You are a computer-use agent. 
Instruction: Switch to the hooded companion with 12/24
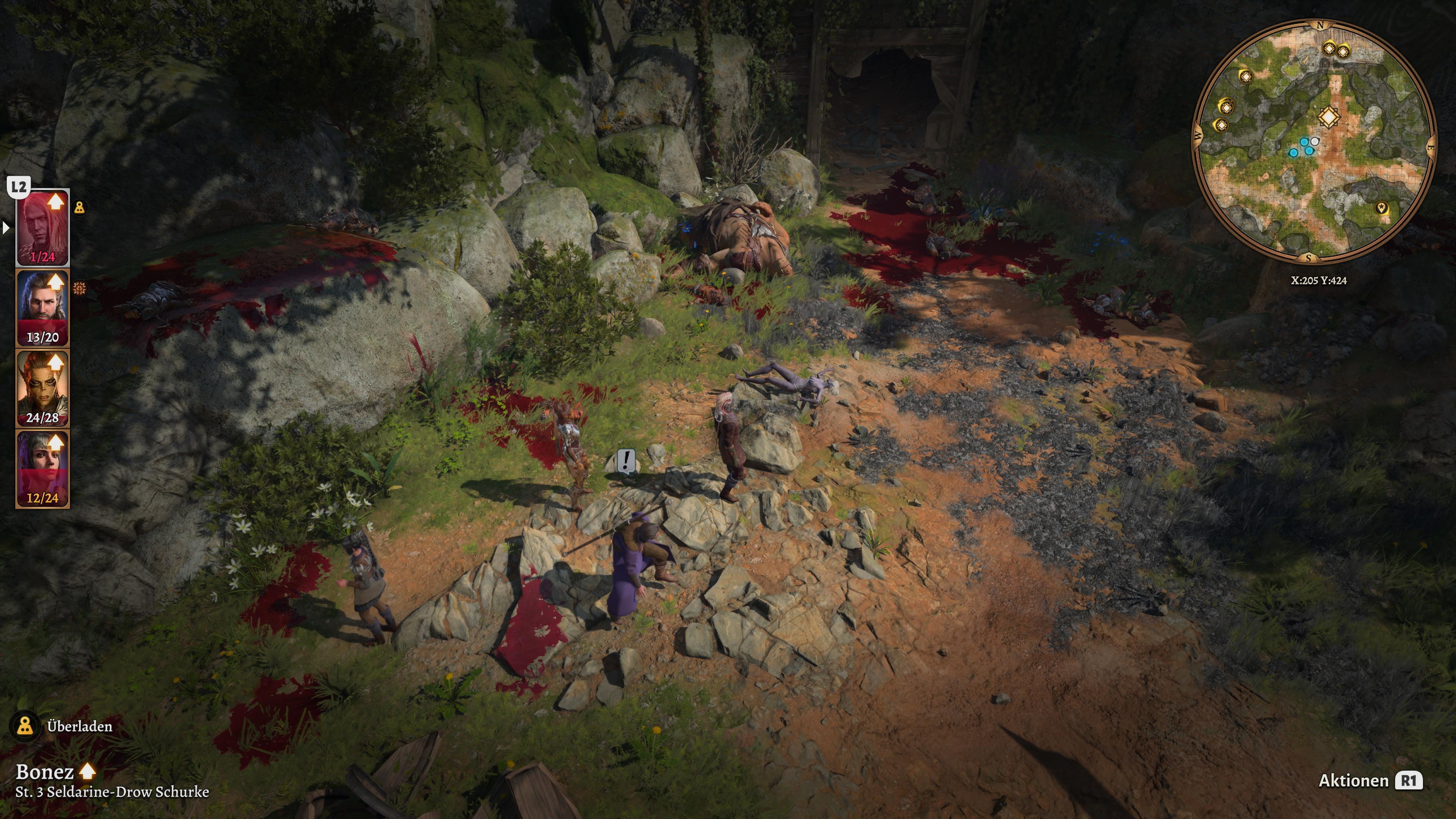(x=42, y=468)
